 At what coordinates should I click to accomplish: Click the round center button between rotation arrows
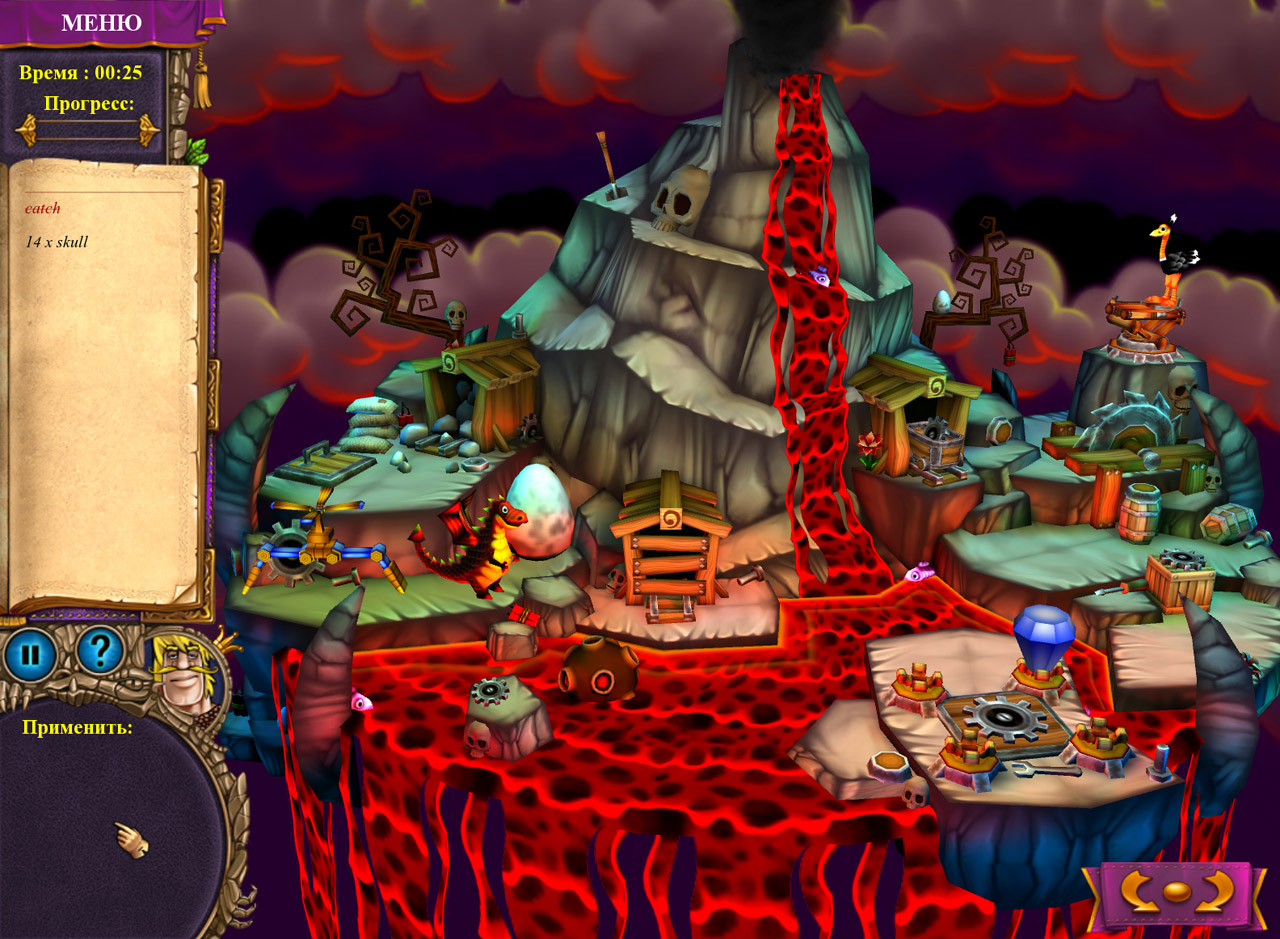[1177, 892]
